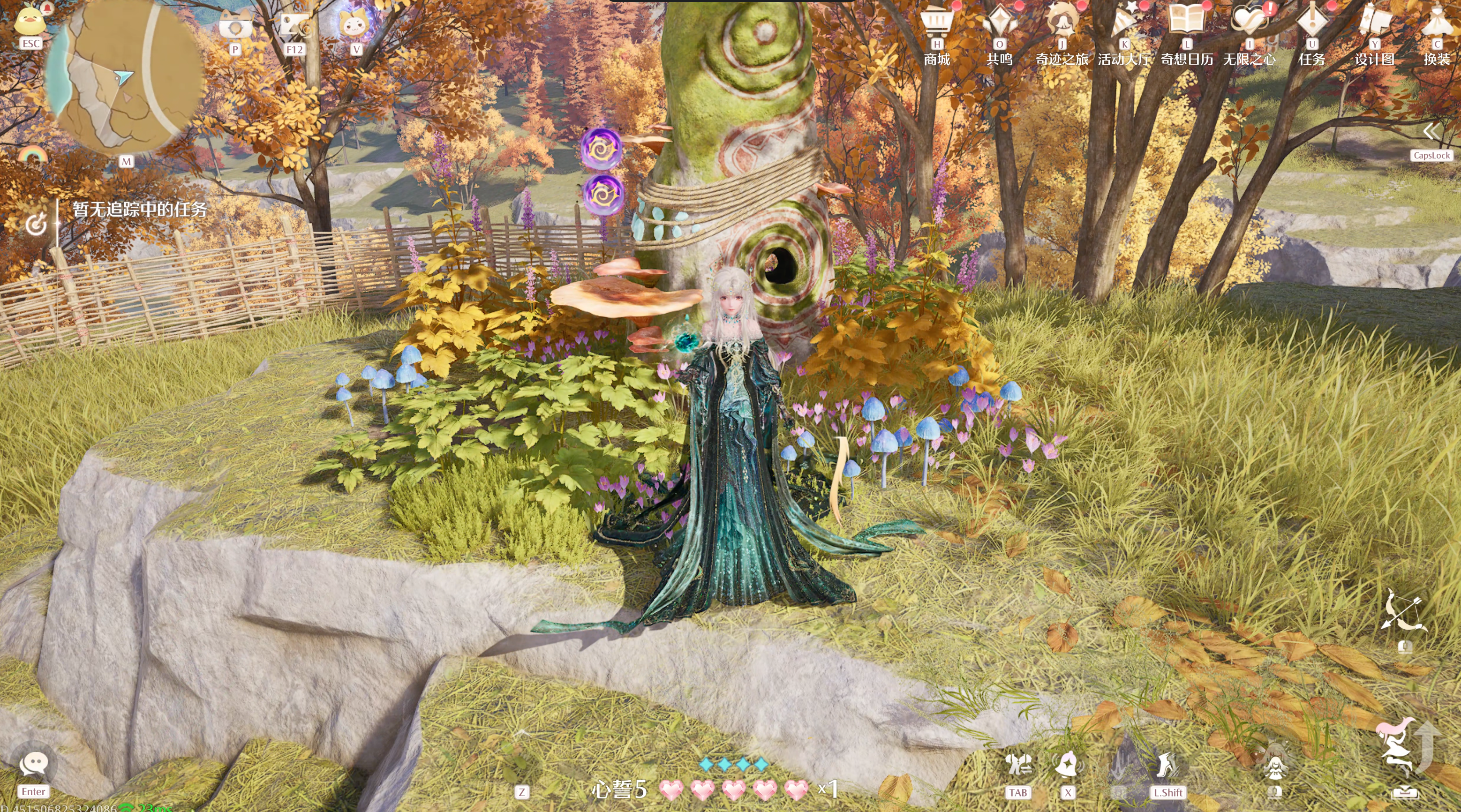Open the 奇想日历 calendar
The image size is (1461, 812).
coord(1187,23)
